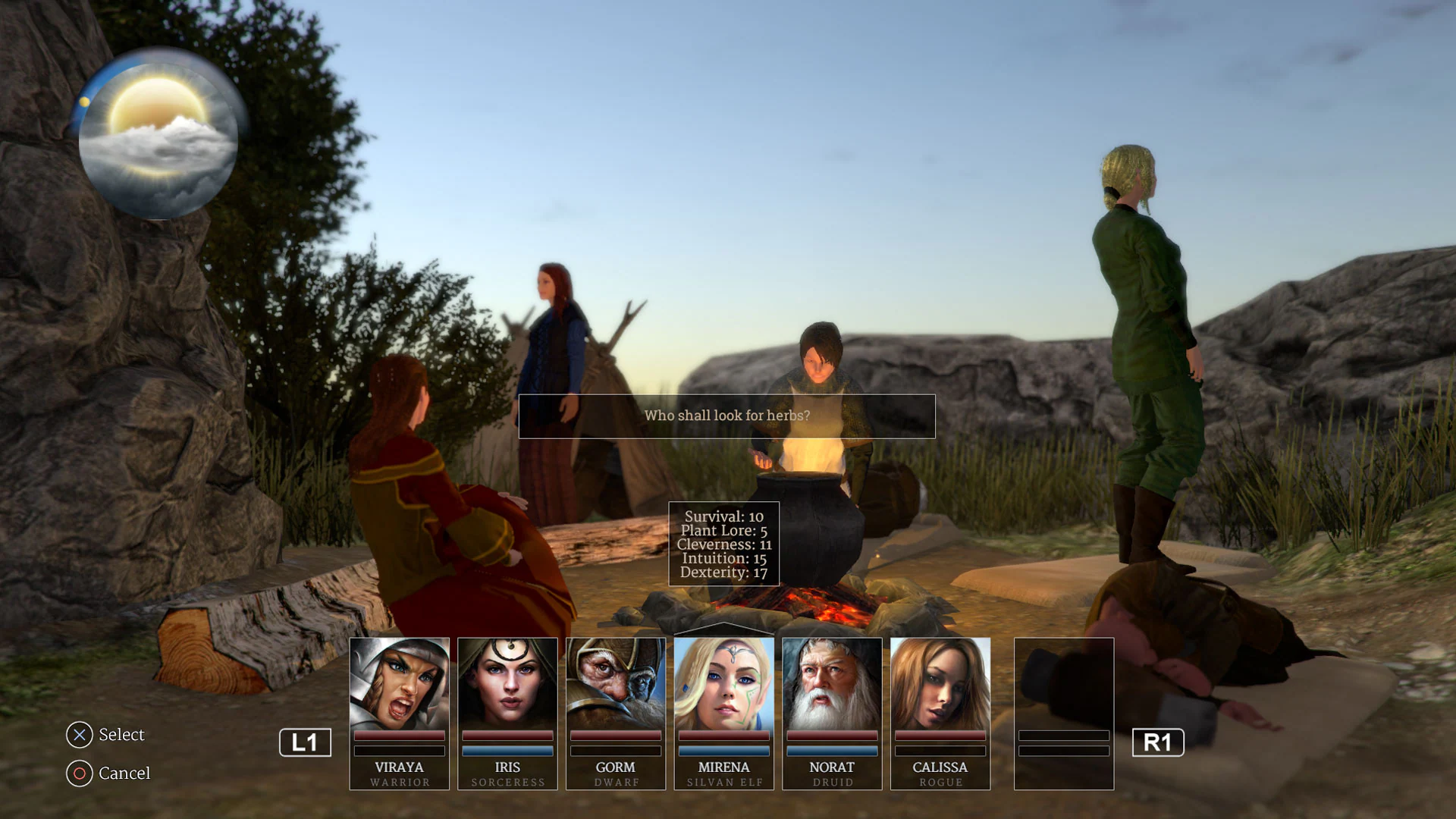This screenshot has height=819, width=1456.
Task: Click the selection arrow above Mirena's portrait
Action: pos(723,629)
